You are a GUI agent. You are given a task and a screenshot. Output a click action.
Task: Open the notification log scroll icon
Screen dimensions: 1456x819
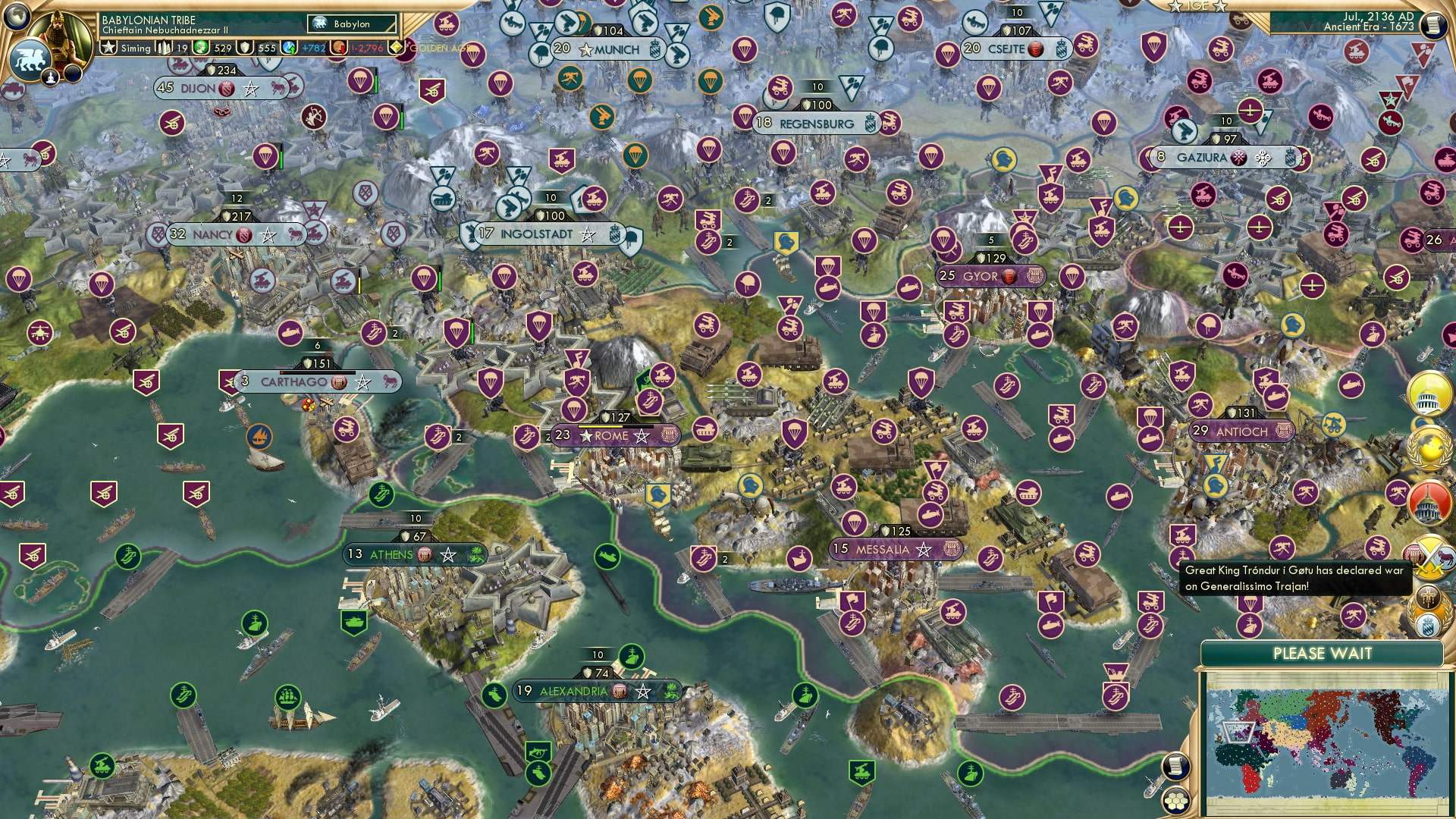click(1177, 767)
